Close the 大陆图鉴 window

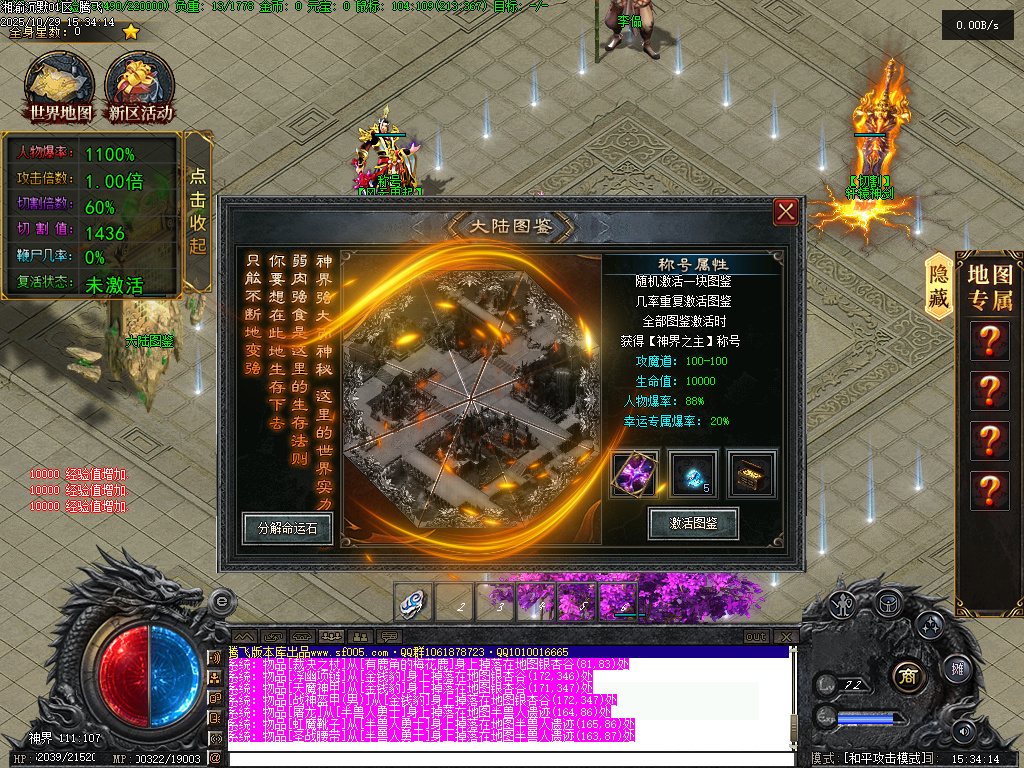(786, 211)
